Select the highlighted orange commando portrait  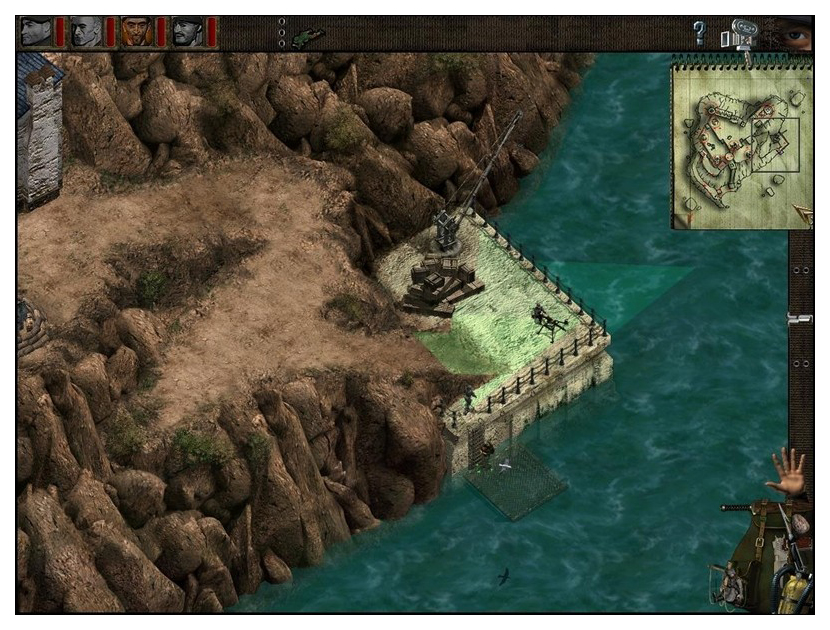click(136, 32)
